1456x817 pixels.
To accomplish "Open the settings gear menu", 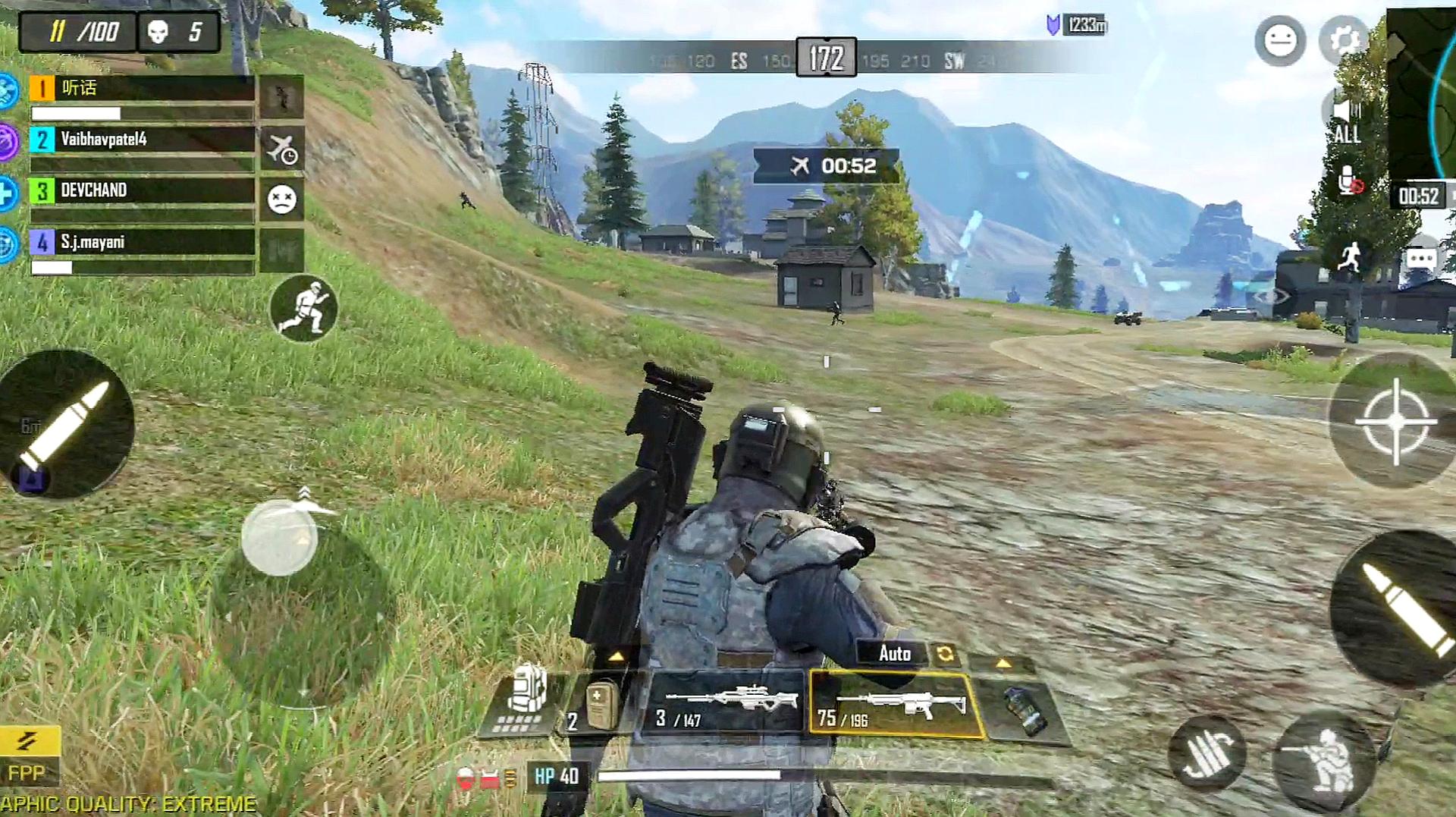I will pyautogui.click(x=1344, y=39).
